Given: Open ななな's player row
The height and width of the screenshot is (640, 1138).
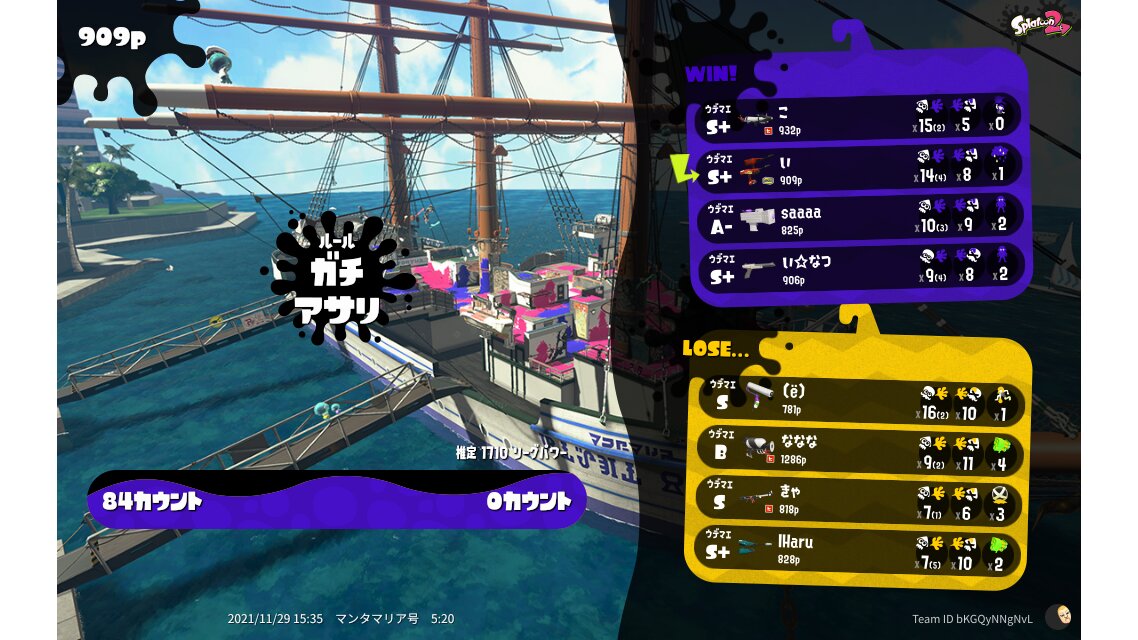Looking at the screenshot, I should [x=856, y=452].
